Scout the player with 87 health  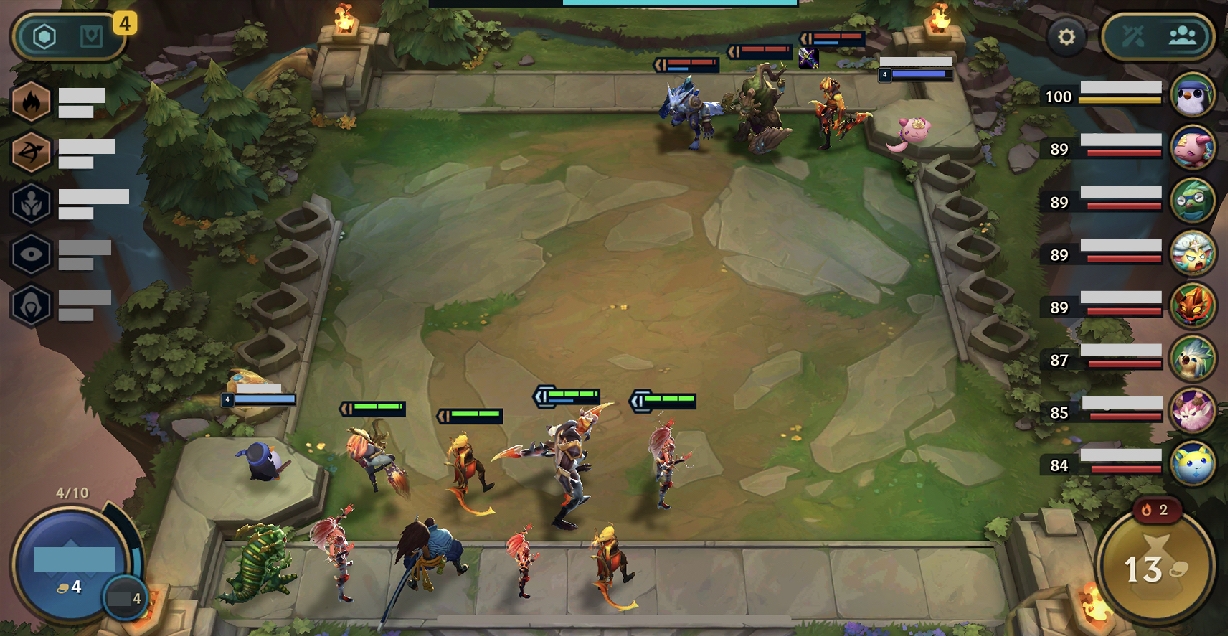[1192, 358]
